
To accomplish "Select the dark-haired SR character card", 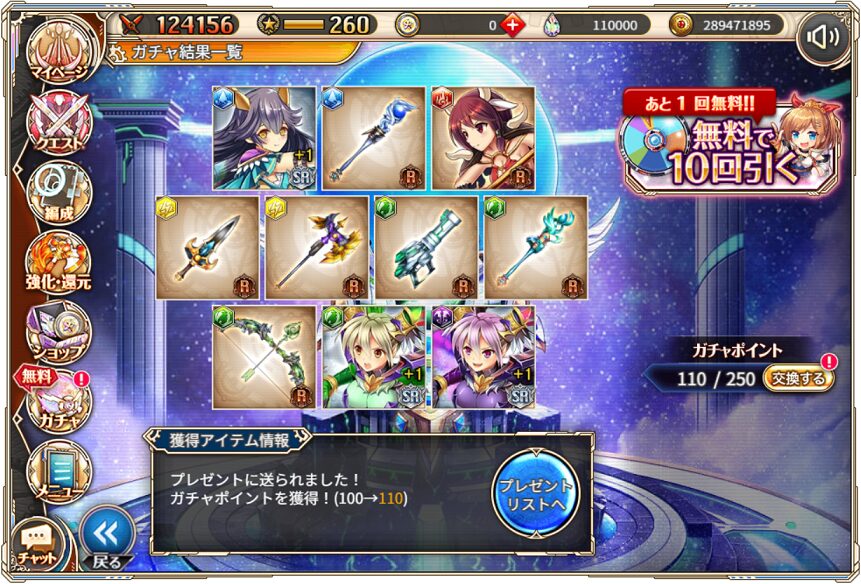I will click(x=265, y=138).
